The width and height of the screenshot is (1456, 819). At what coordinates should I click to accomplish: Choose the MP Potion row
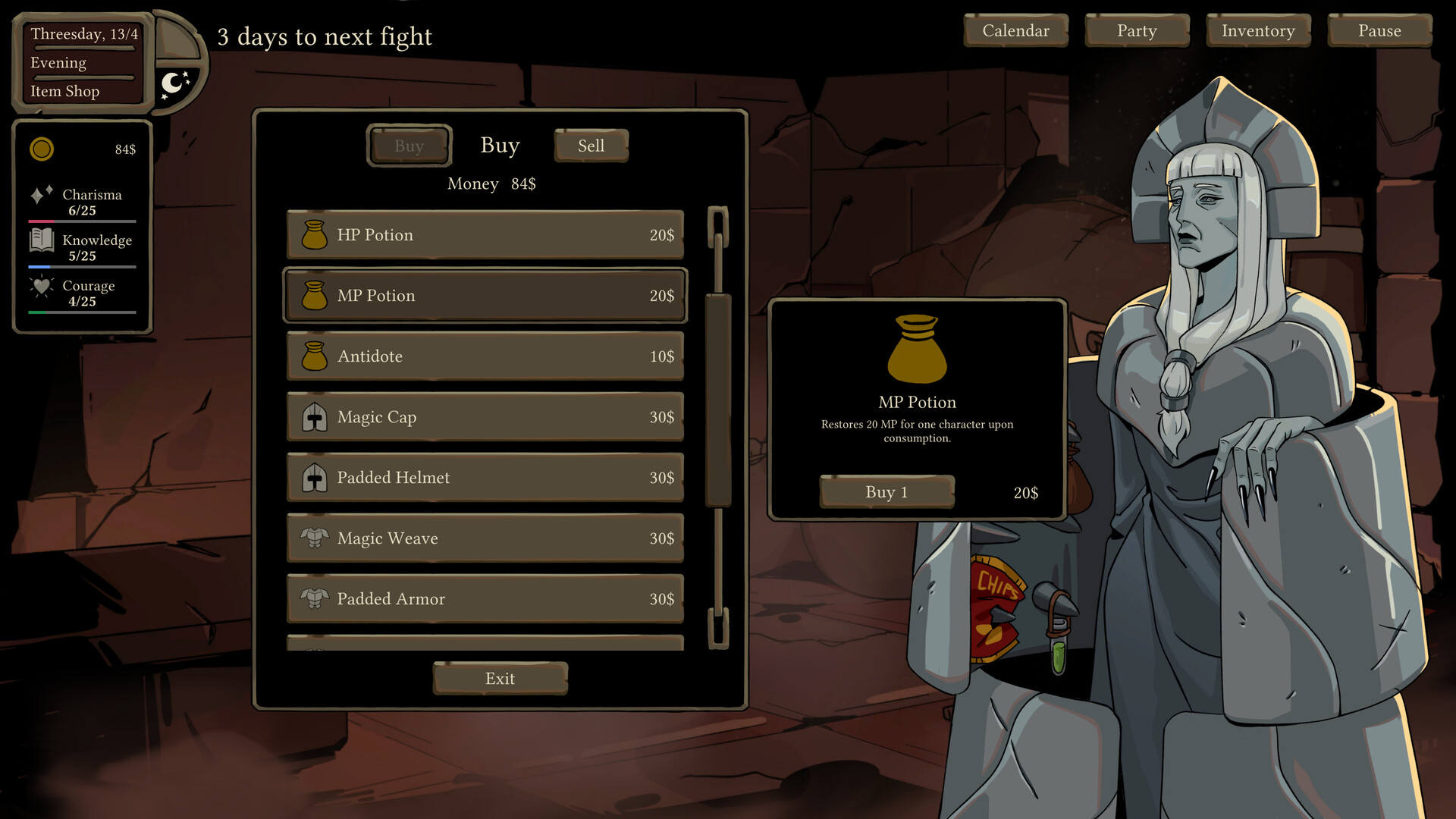pos(485,296)
